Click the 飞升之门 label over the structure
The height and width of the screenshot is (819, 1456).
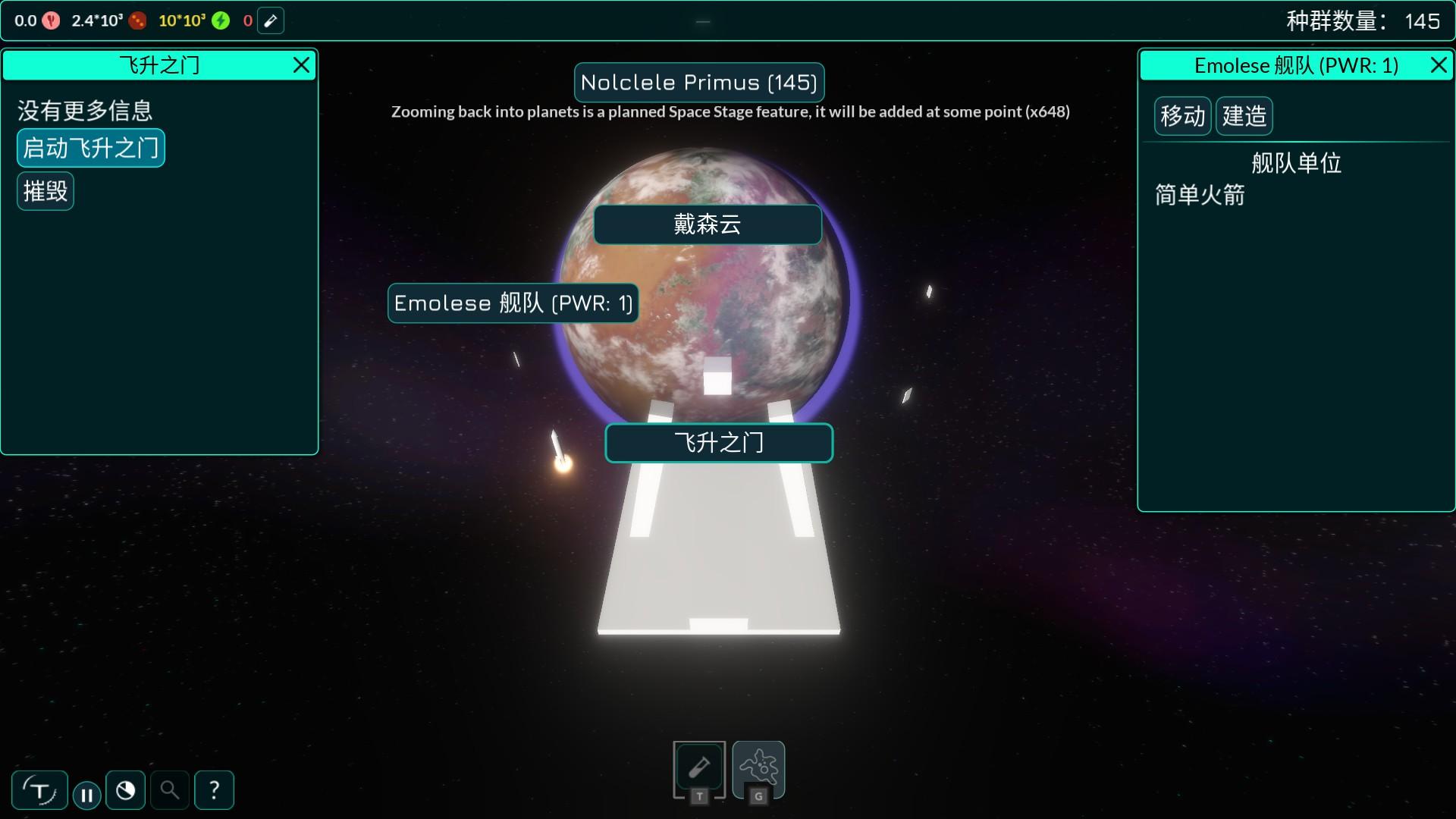click(x=718, y=443)
